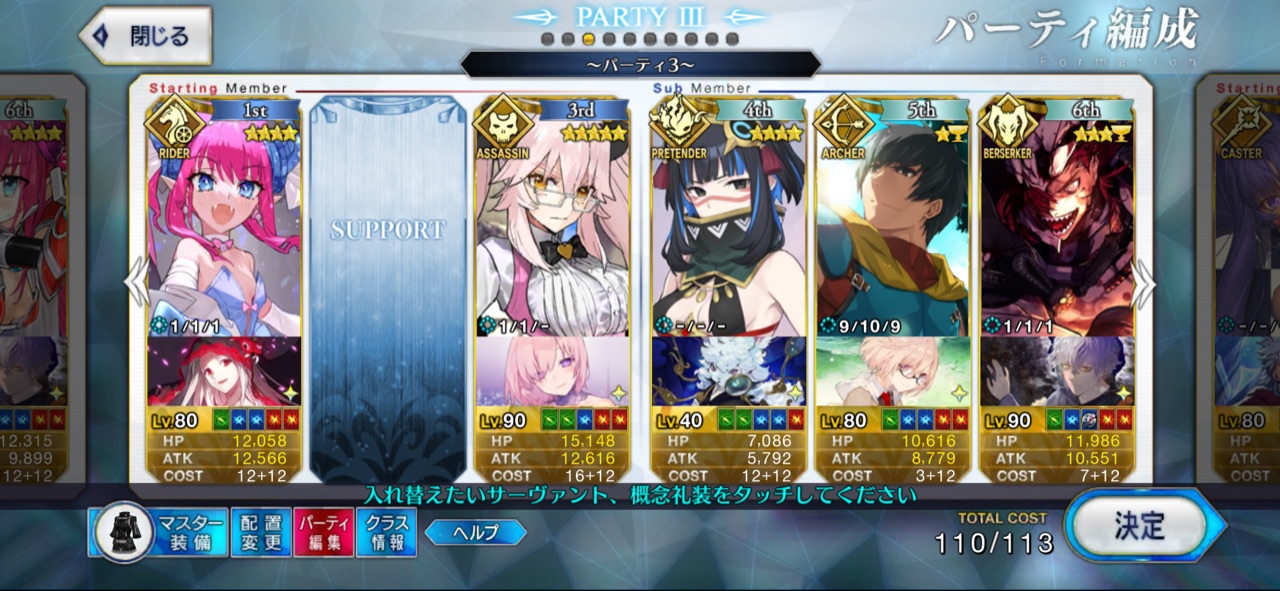Tap the Assassin's pink-haired girl craft essence
The height and width of the screenshot is (591, 1280).
(x=551, y=371)
